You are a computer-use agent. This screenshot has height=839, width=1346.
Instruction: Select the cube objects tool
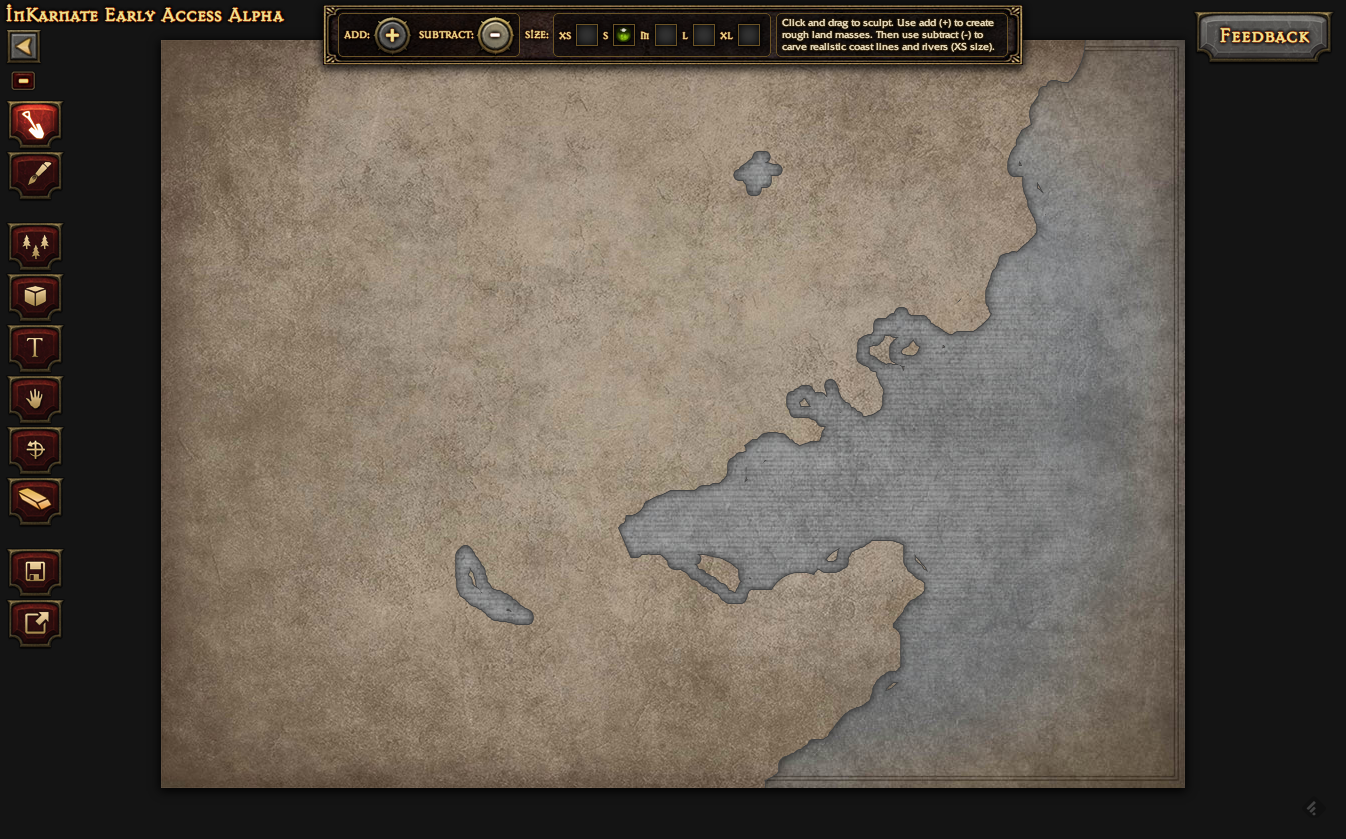[35, 296]
